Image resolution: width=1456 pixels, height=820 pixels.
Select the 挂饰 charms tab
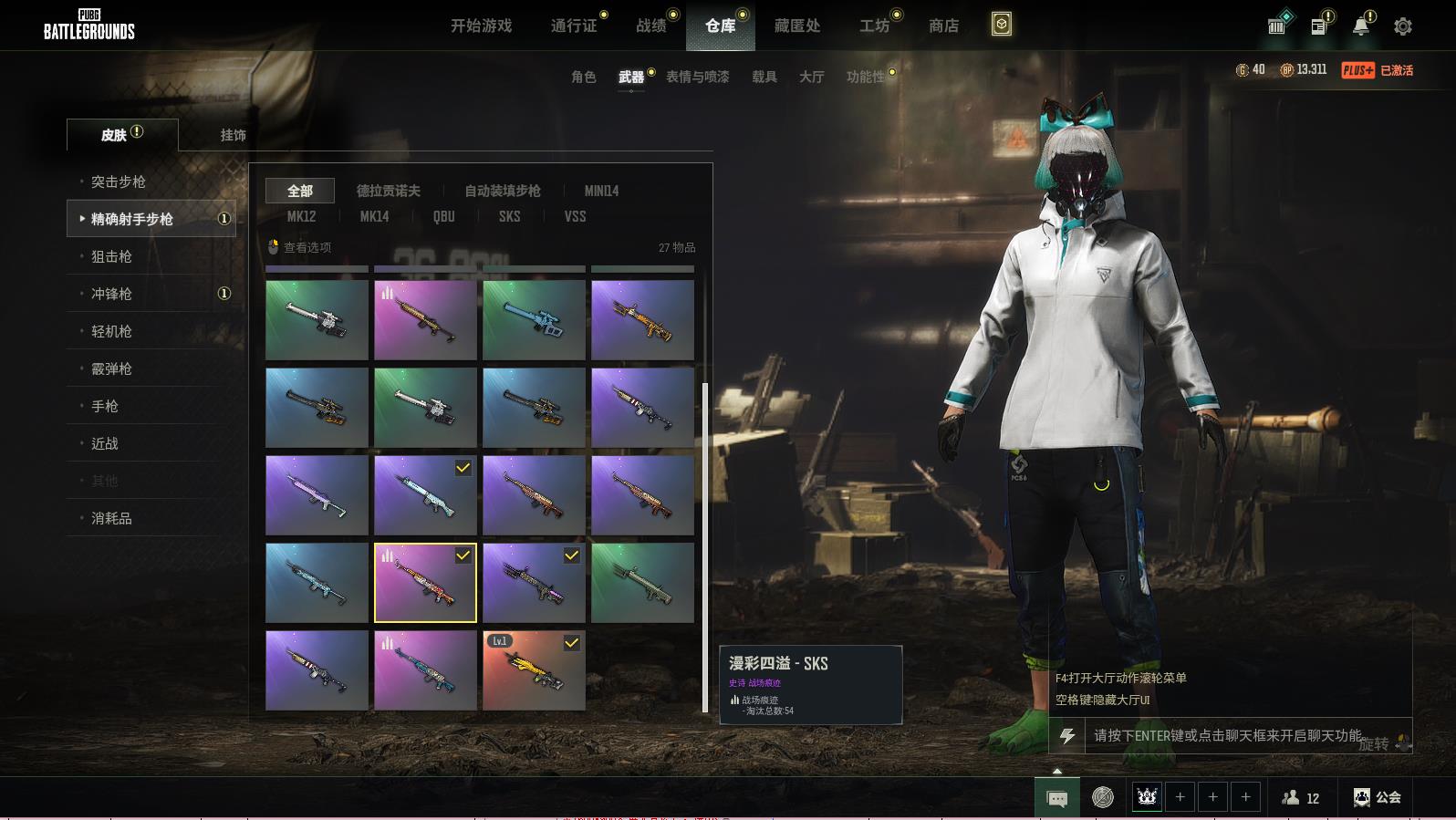pos(233,135)
